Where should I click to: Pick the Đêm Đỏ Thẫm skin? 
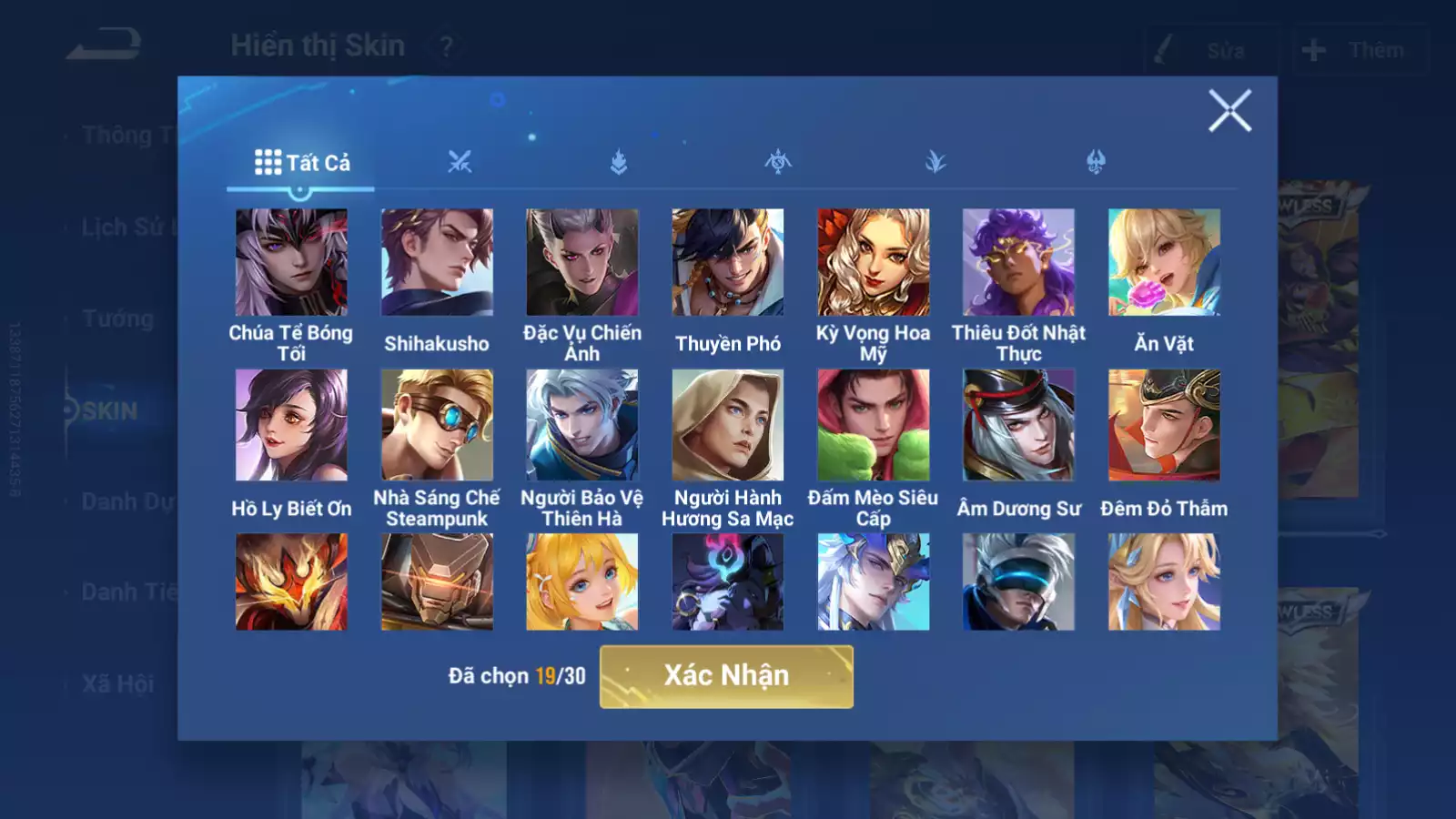tap(1164, 425)
